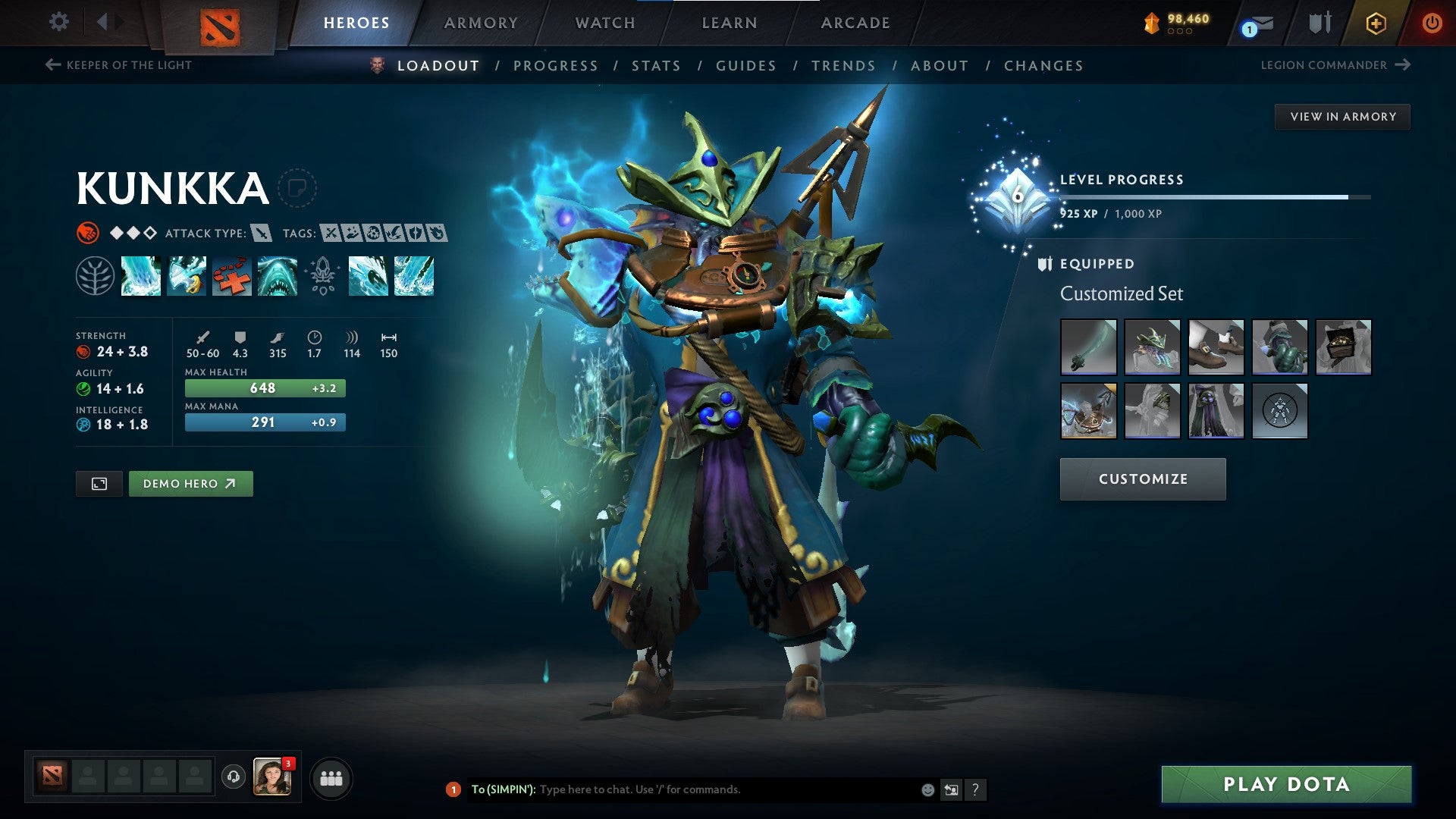Toggle the voice chat headset icon
This screenshot has width=1456, height=819.
tap(233, 777)
